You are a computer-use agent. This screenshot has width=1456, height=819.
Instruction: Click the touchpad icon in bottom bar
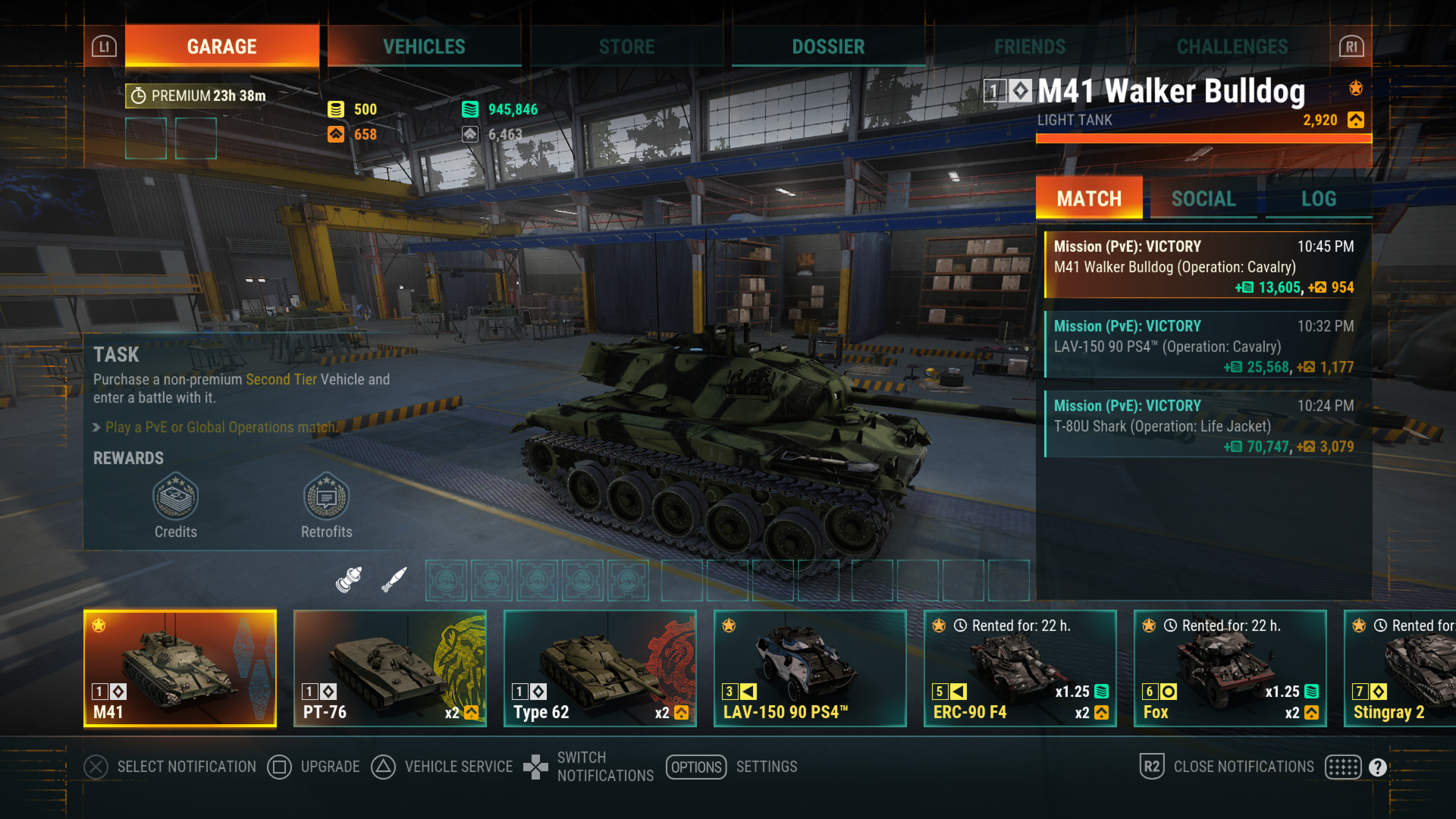[x=1342, y=767]
